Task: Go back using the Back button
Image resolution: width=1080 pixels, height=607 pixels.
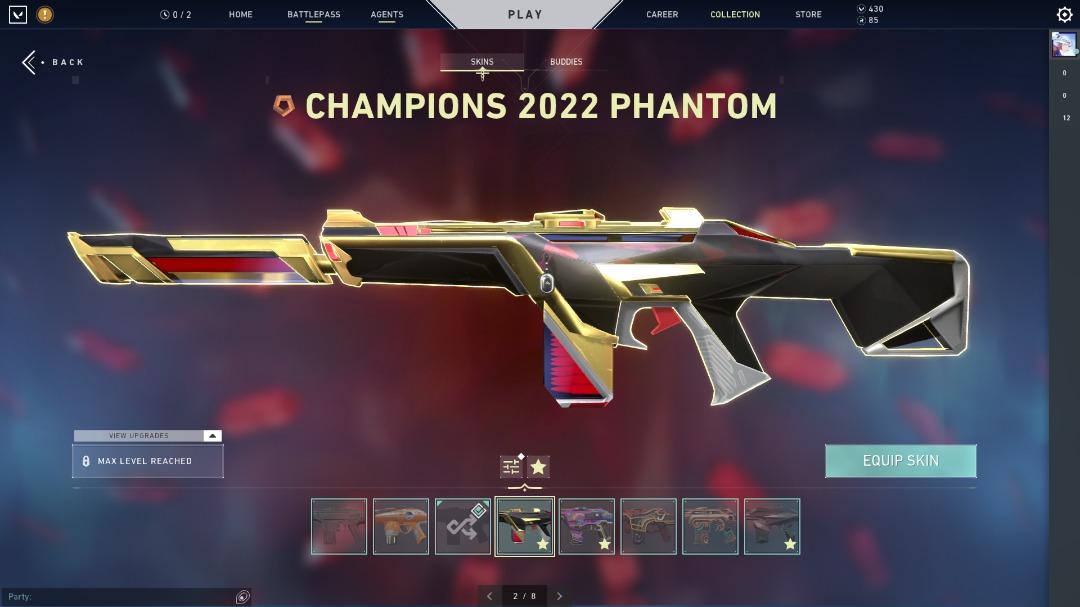Action: (x=54, y=62)
